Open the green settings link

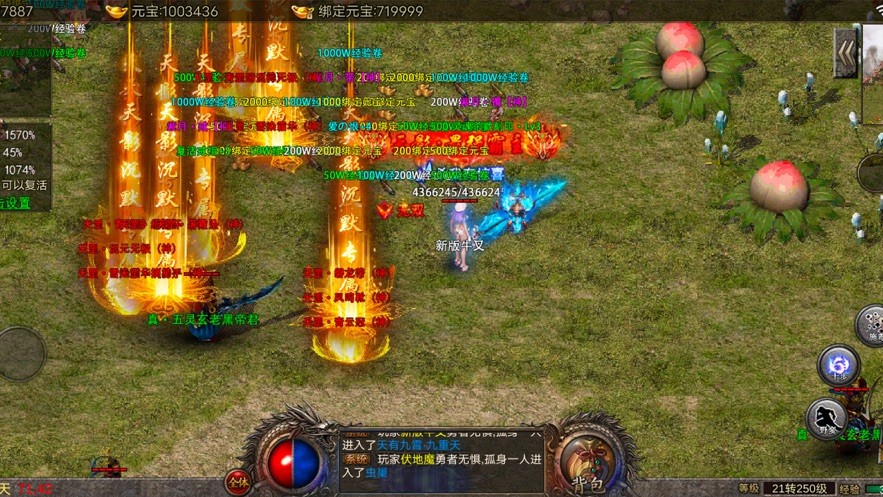(15, 203)
